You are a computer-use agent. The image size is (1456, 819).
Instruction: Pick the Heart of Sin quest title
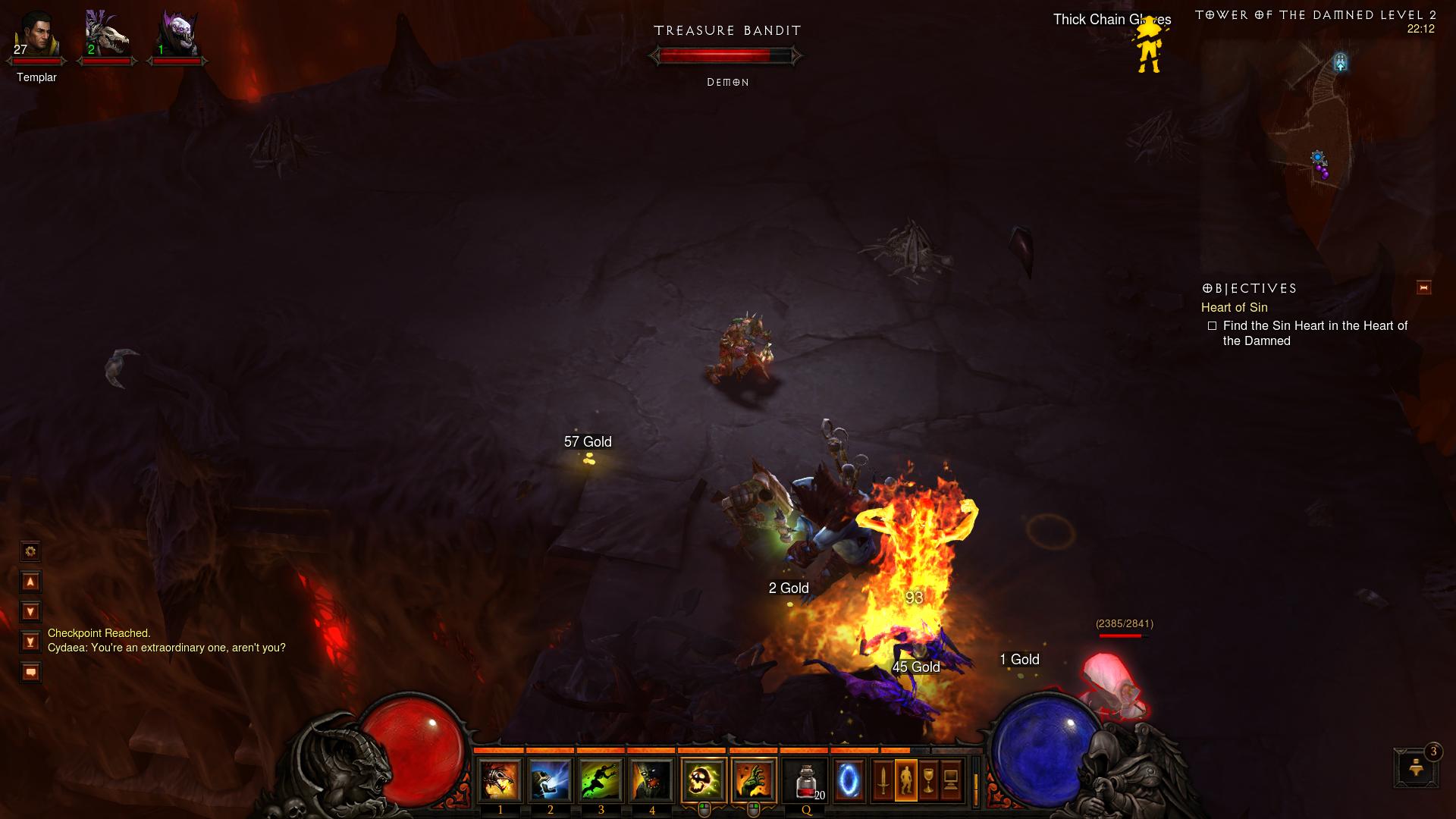click(1234, 307)
